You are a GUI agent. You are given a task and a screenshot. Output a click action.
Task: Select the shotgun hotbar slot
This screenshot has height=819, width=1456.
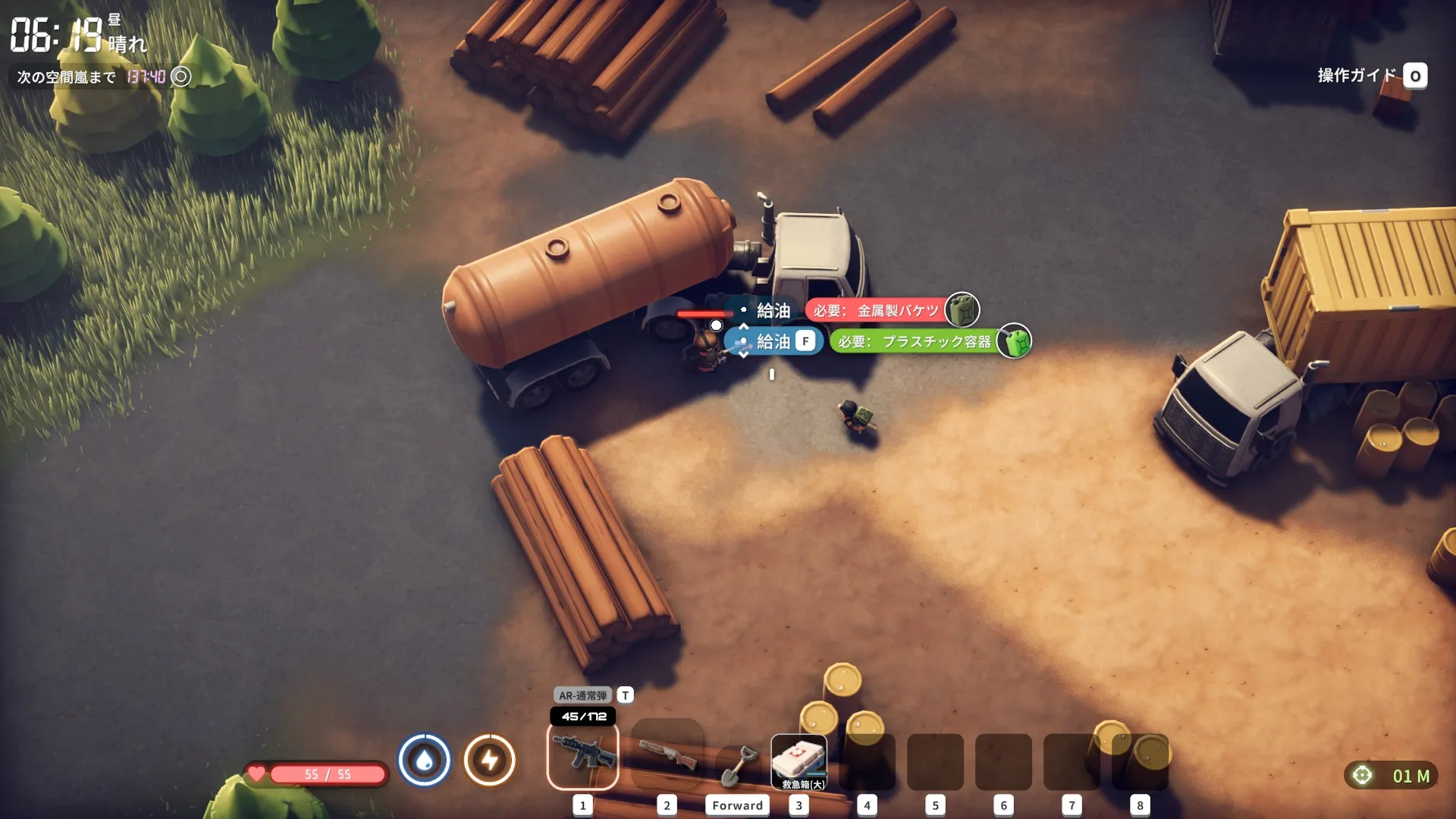pos(667,756)
